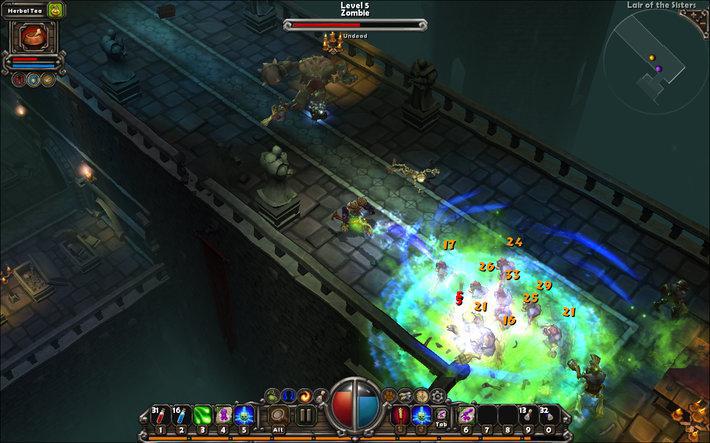The height and width of the screenshot is (443, 710).
Task: Use the item stack in hotbar slot 0
Action: coord(548,415)
